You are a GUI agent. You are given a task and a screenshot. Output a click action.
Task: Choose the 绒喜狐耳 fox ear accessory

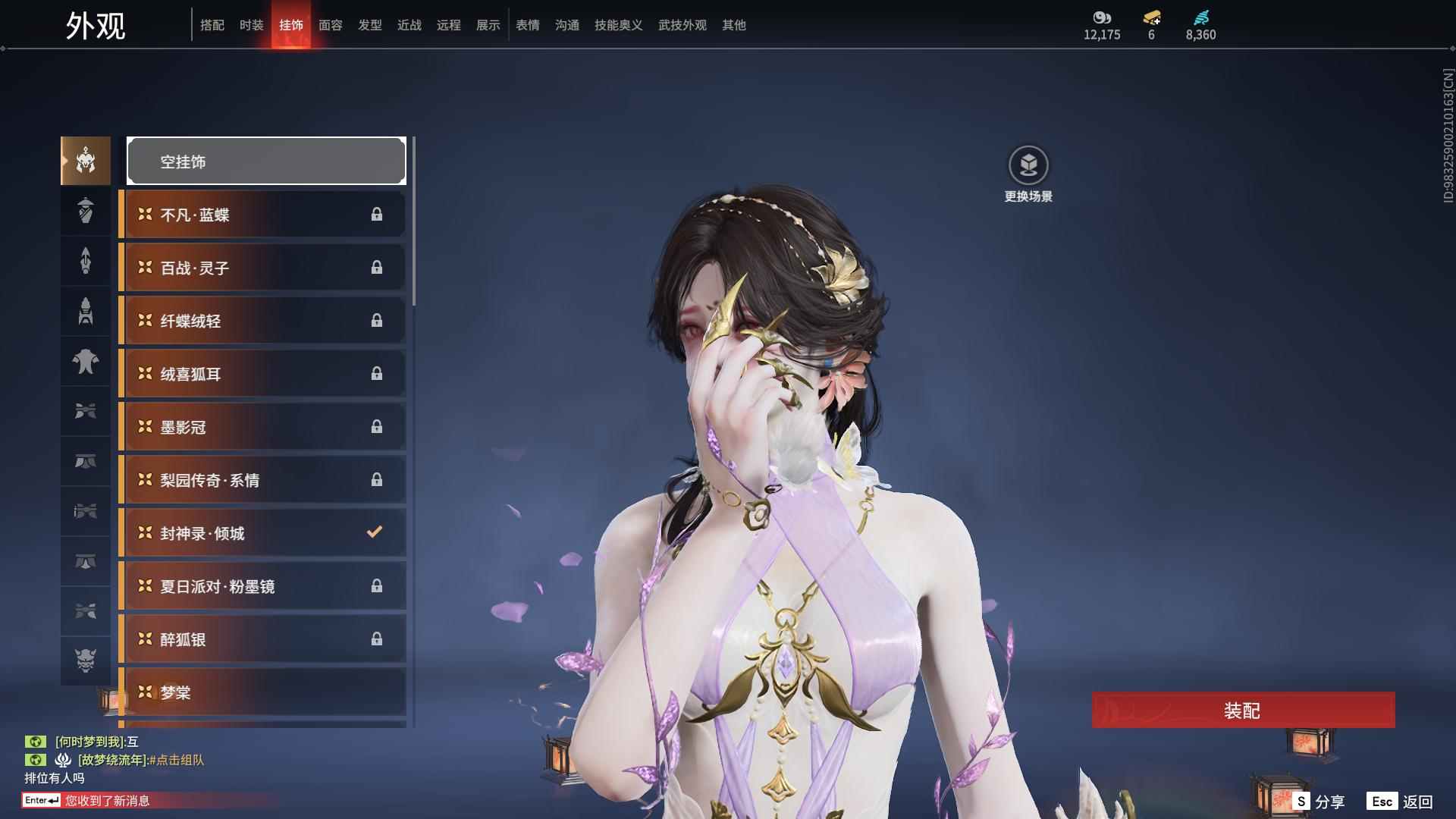click(263, 374)
